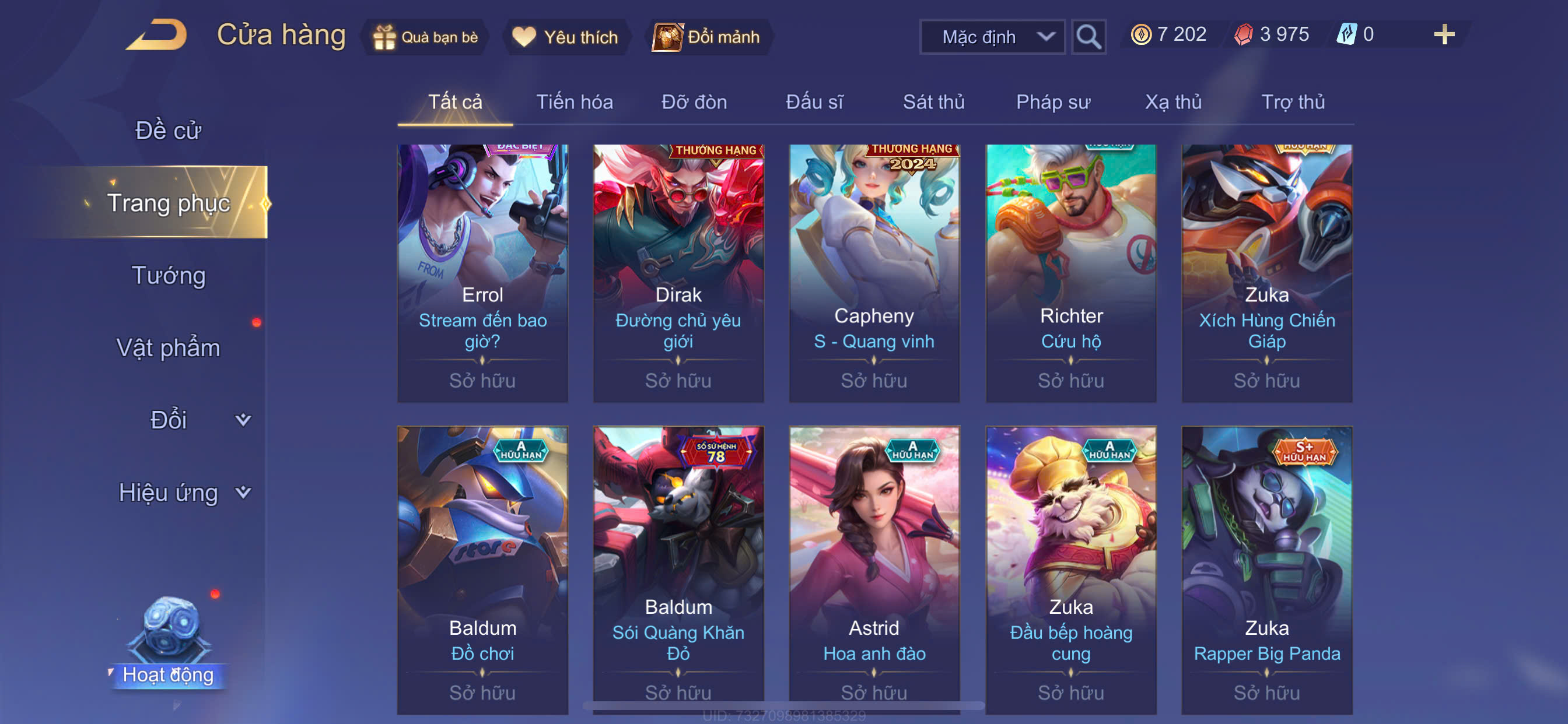Image resolution: width=1568 pixels, height=724 pixels.
Task: Open the Yêu thích favorites list
Action: pos(565,37)
